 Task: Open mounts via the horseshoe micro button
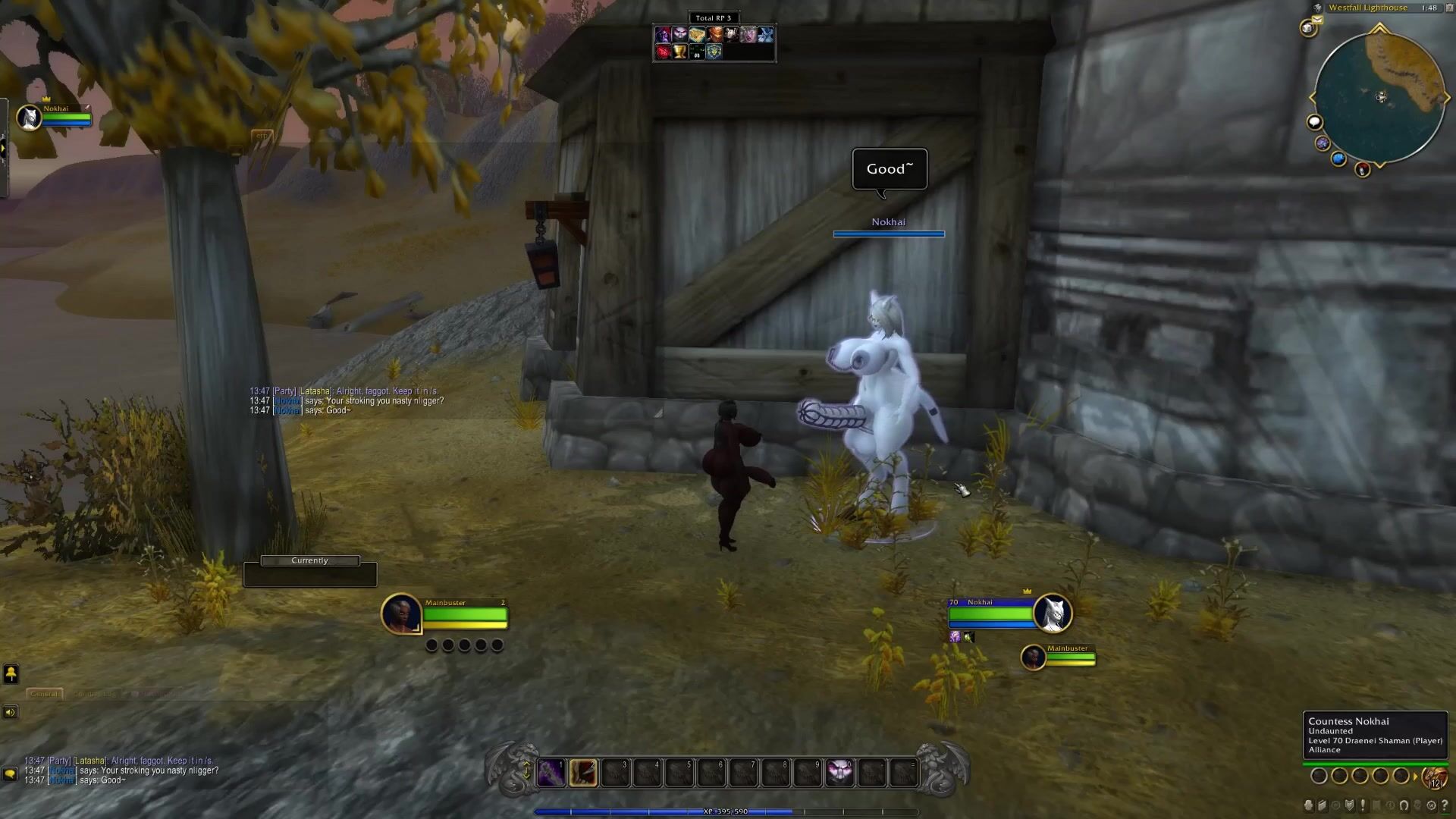pyautogui.click(x=1404, y=805)
